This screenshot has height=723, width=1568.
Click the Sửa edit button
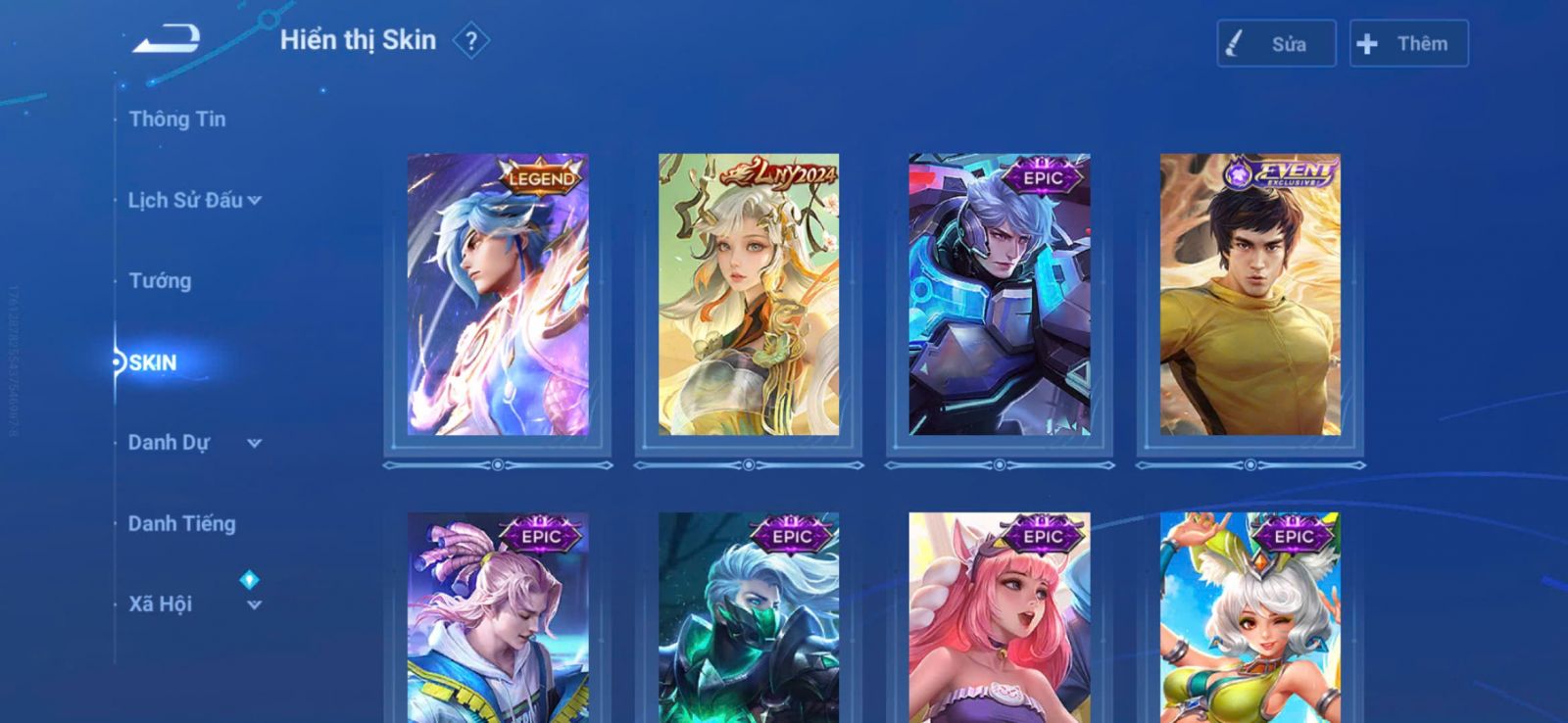(x=1276, y=44)
